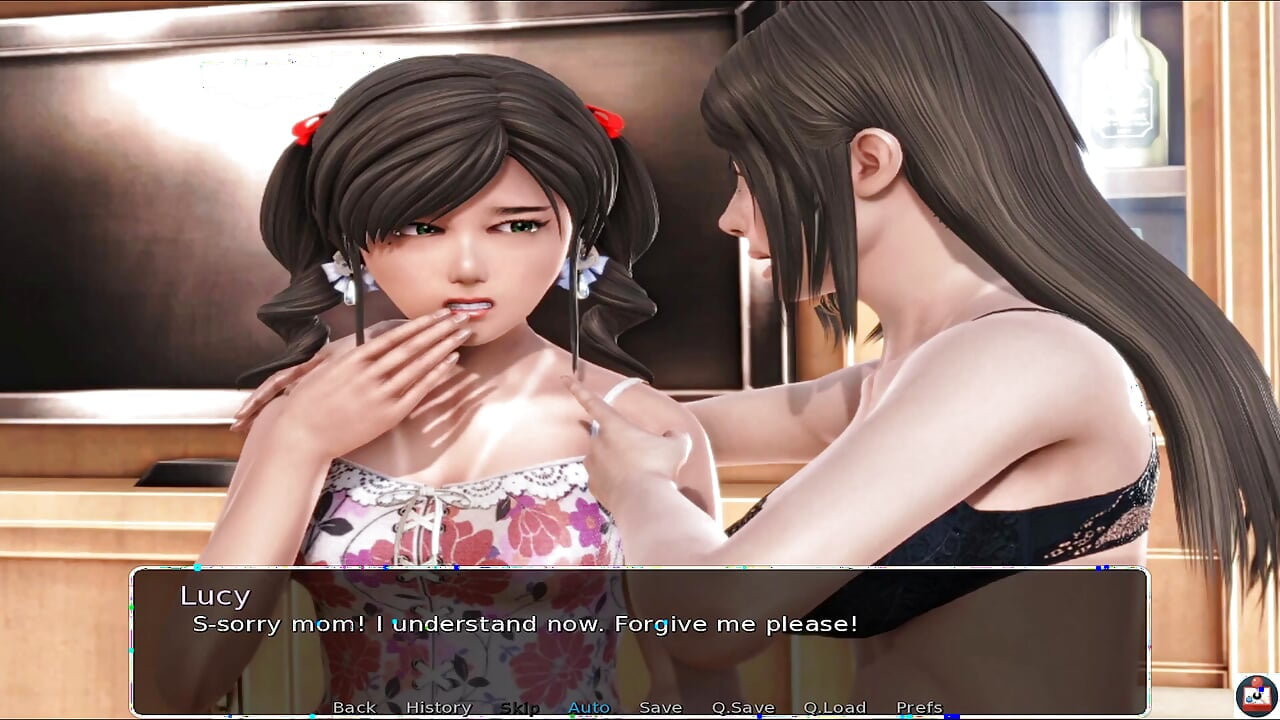Viewport: 1280px width, 720px height.
Task: Open the Save game screen
Action: tap(660, 707)
